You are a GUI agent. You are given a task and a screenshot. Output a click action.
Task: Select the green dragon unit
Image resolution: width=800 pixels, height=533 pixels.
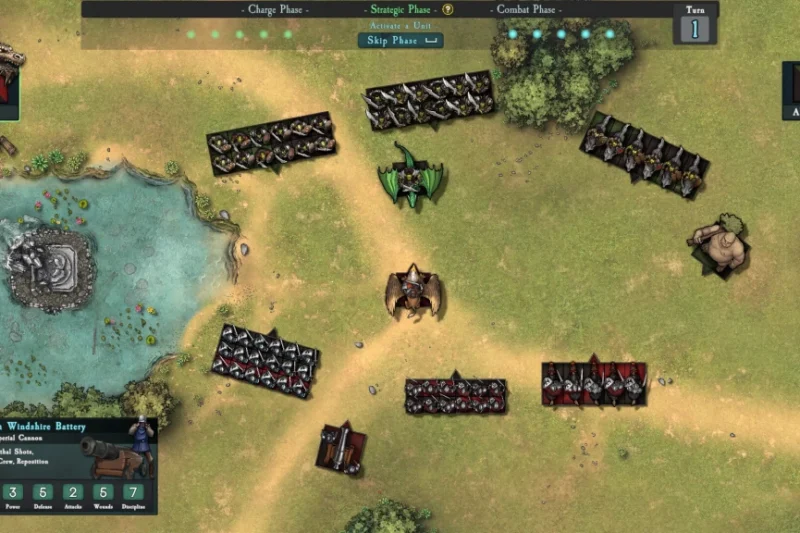coord(410,177)
